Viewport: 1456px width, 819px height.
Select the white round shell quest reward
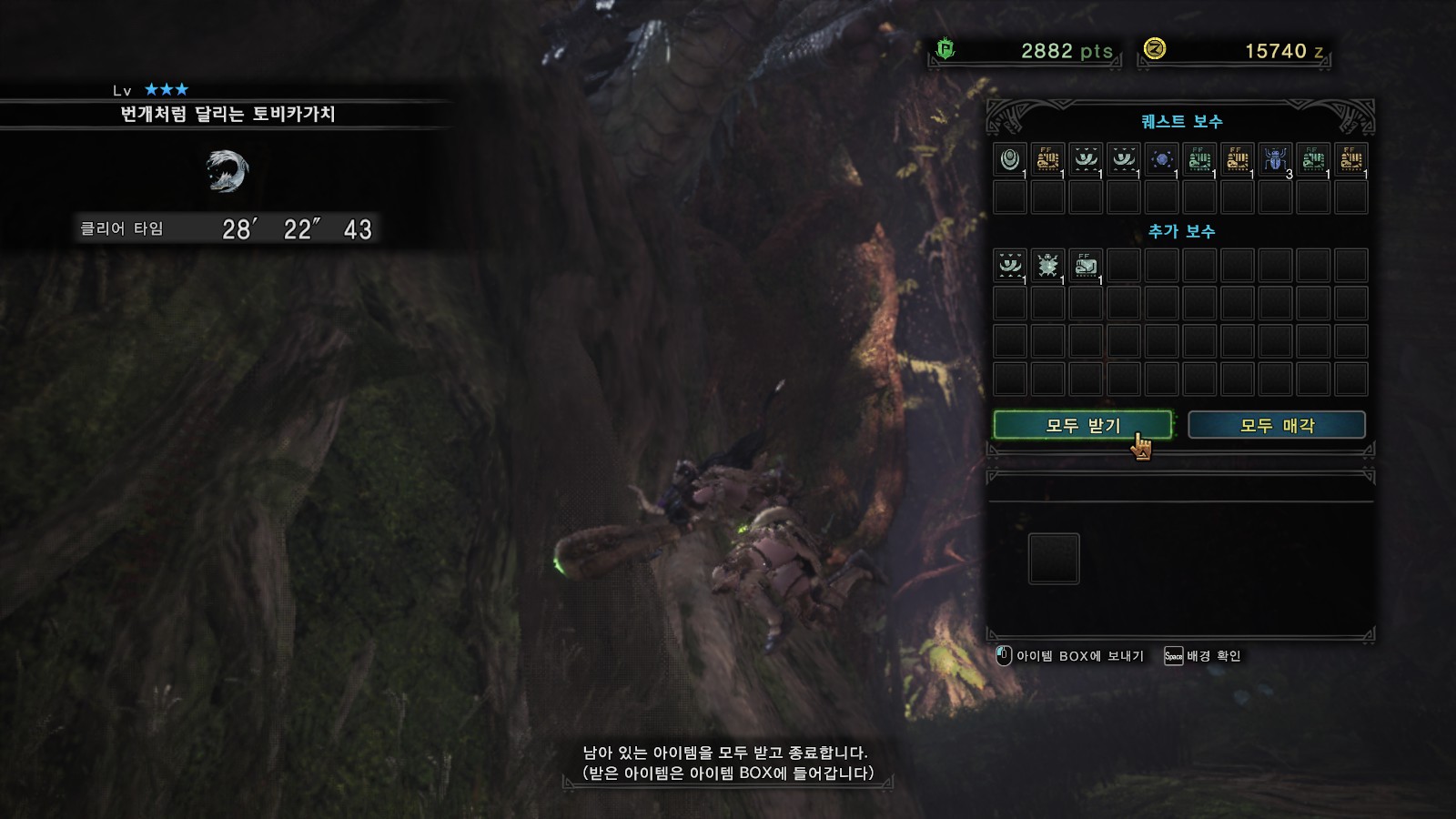(x=1010, y=160)
